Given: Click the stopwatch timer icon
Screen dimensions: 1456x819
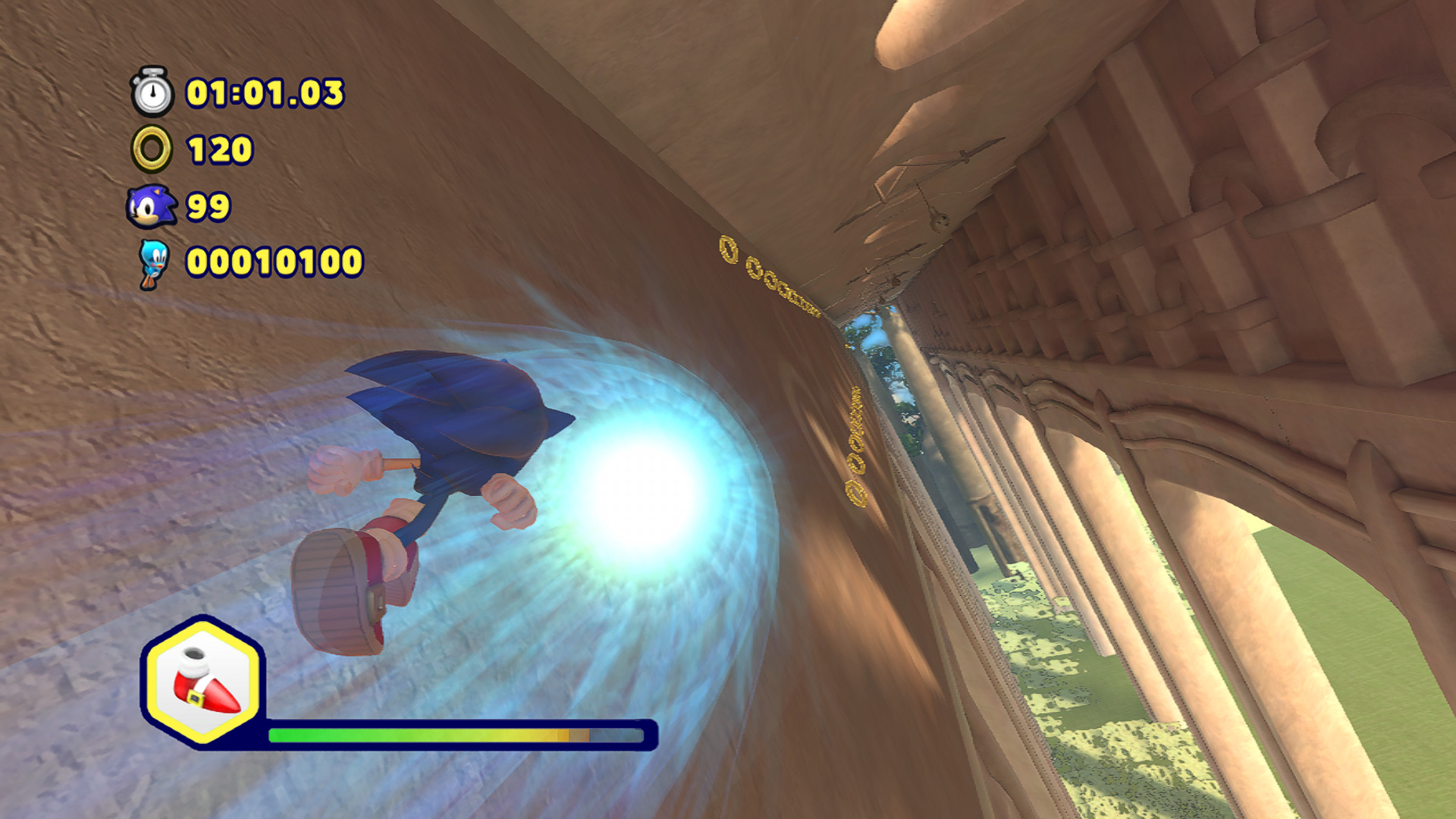Looking at the screenshot, I should (152, 93).
